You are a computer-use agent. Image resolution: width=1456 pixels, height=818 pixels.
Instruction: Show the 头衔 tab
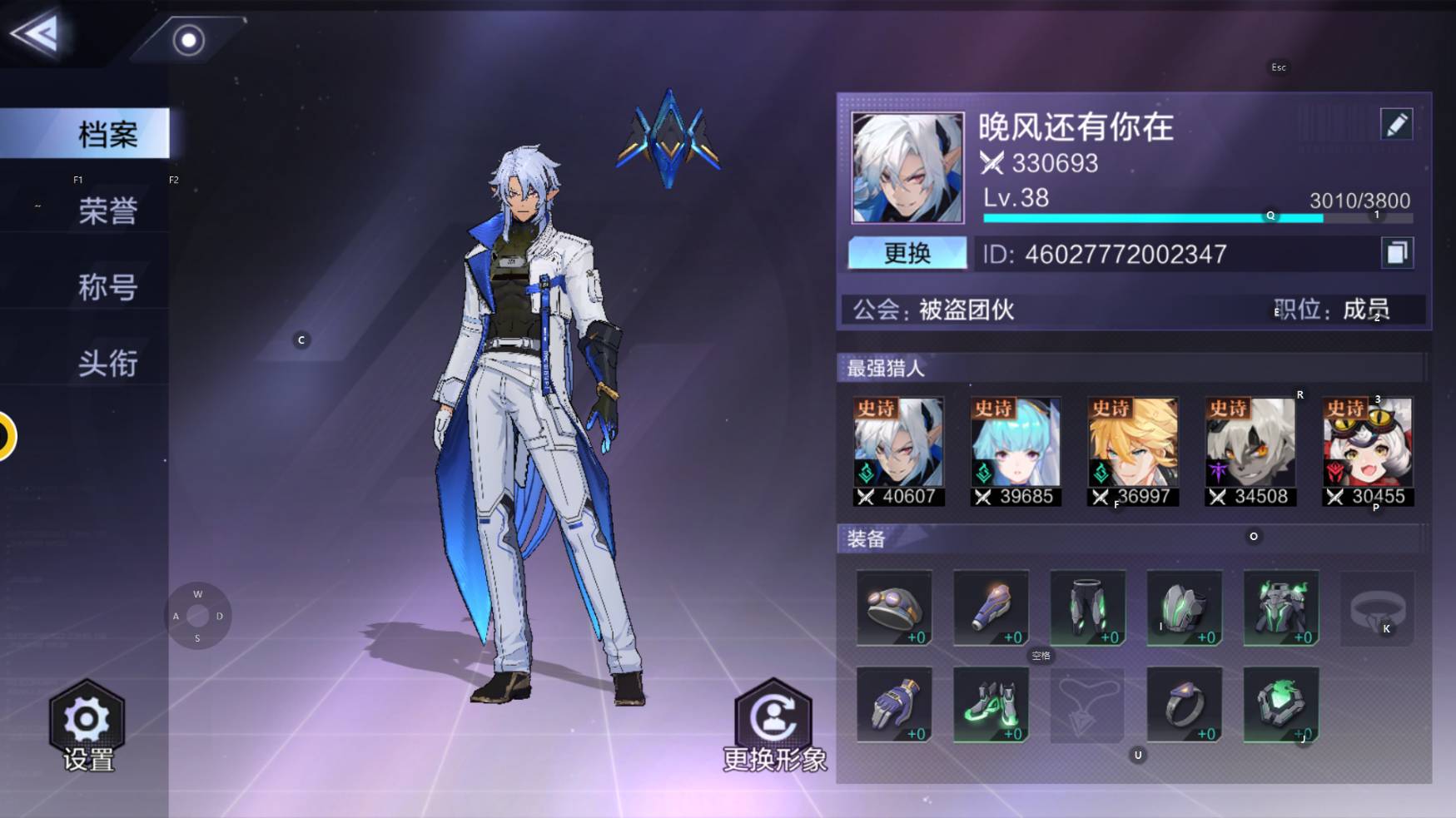pos(107,363)
